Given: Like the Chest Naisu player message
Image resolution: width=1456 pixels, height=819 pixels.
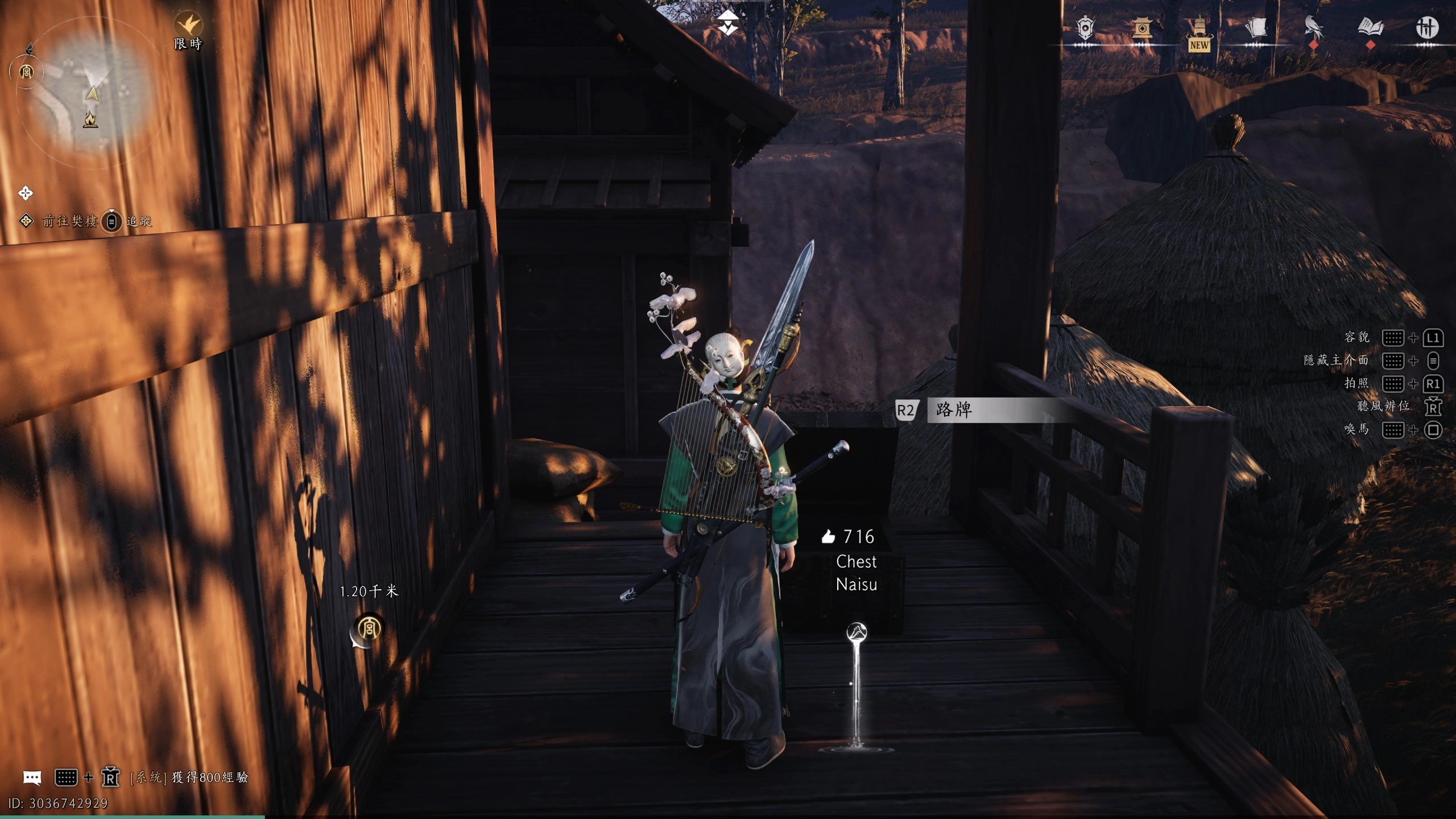Looking at the screenshot, I should (829, 536).
